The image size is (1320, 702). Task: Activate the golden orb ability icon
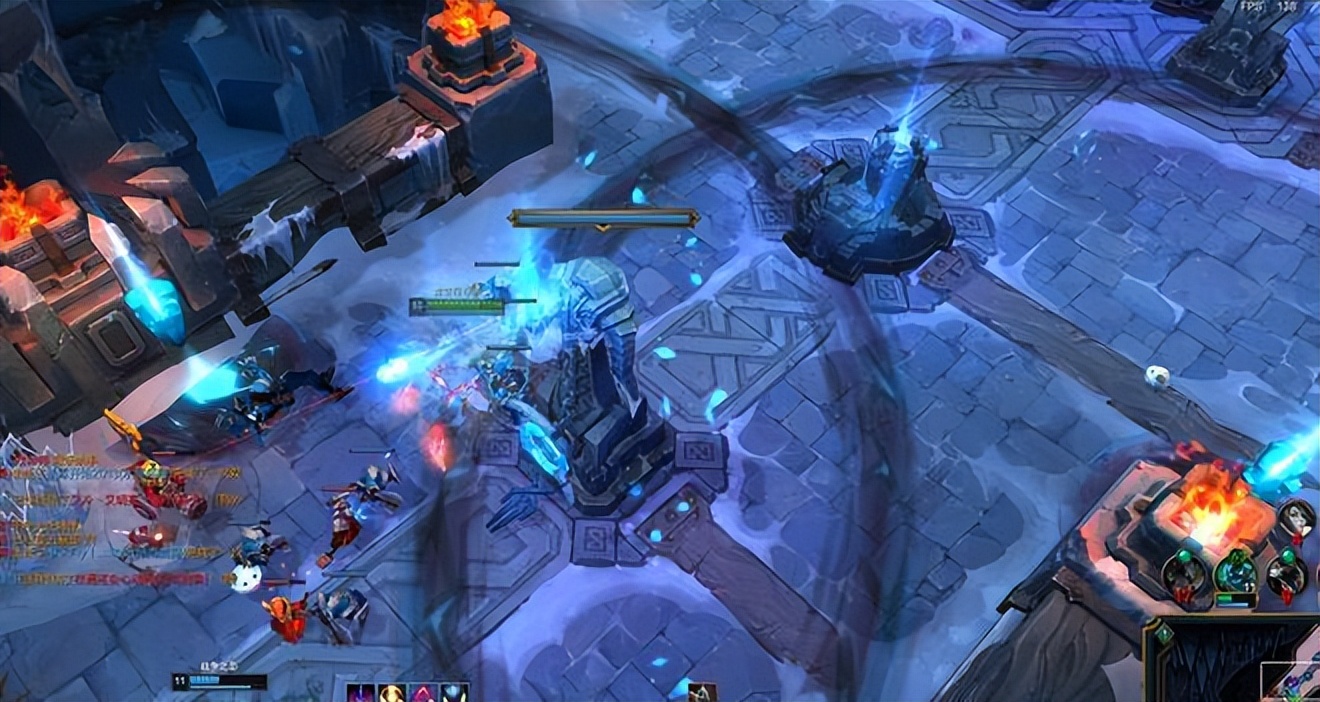coord(391,693)
